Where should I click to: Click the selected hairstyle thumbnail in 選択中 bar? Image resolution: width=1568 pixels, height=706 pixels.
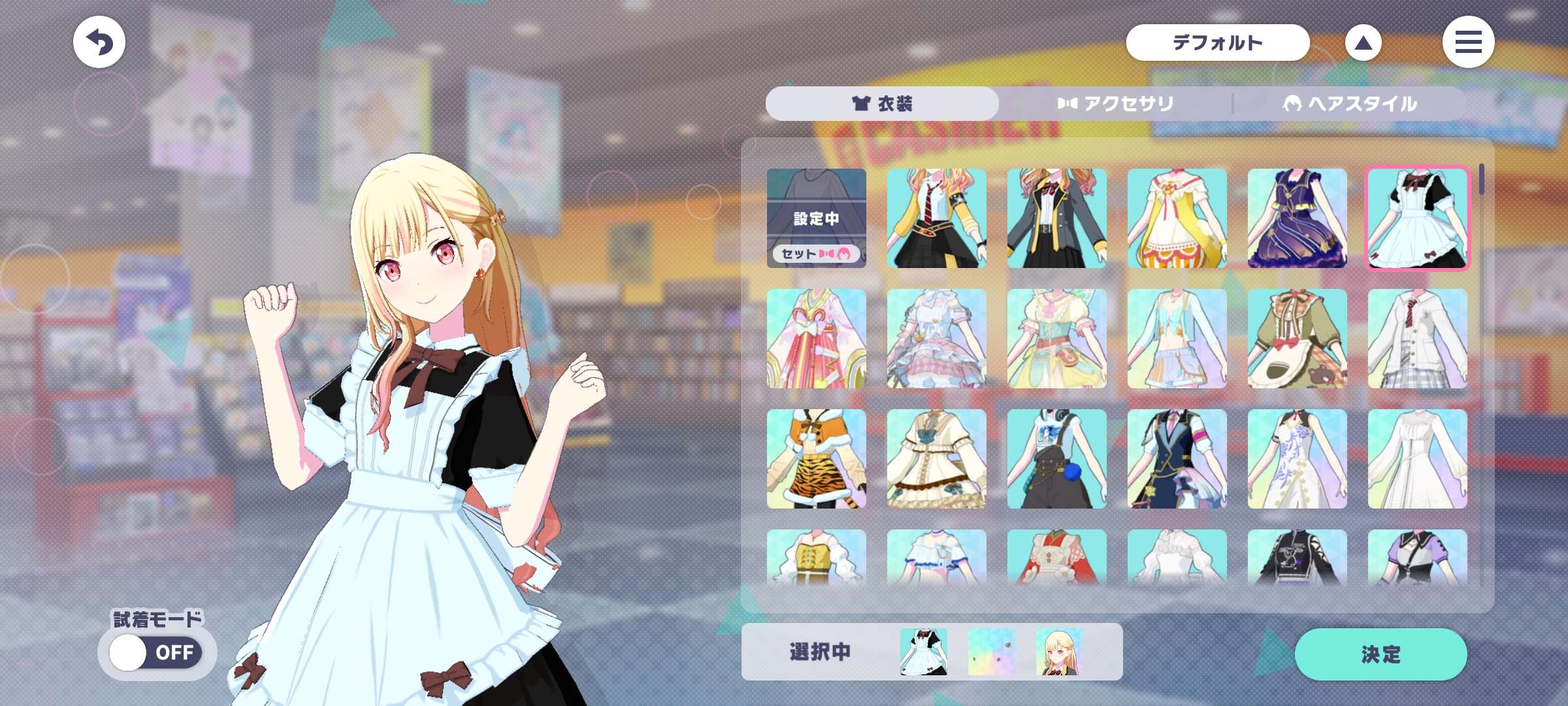[1059, 652]
